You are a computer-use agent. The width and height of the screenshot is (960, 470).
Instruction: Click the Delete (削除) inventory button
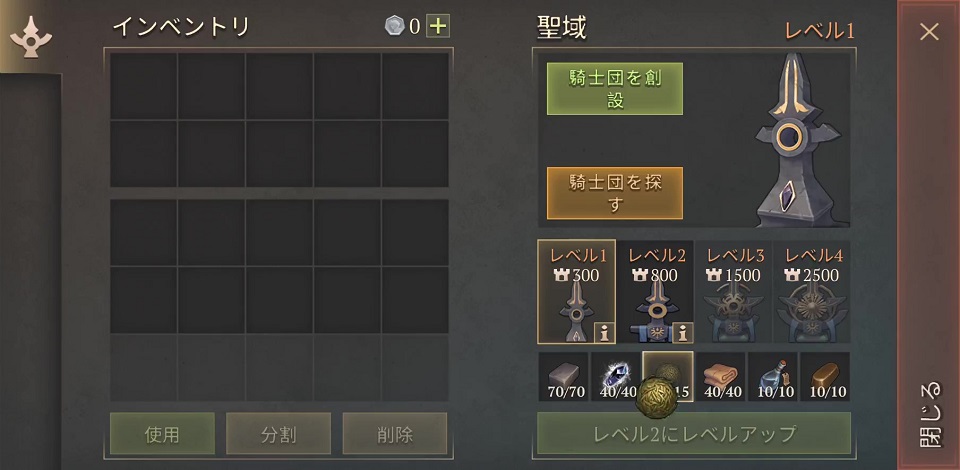pos(394,434)
